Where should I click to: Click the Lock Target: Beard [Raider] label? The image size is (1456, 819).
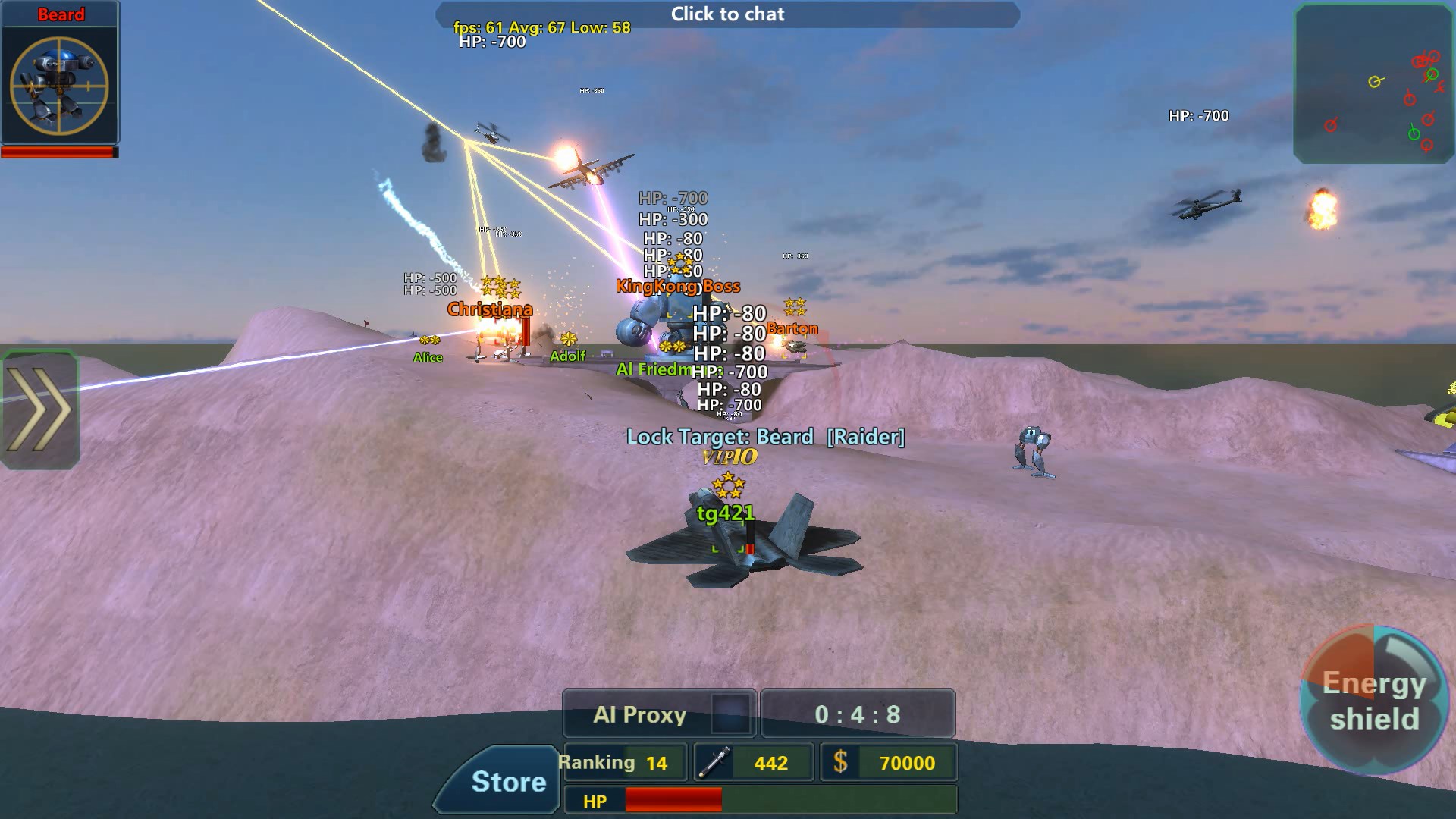766,436
